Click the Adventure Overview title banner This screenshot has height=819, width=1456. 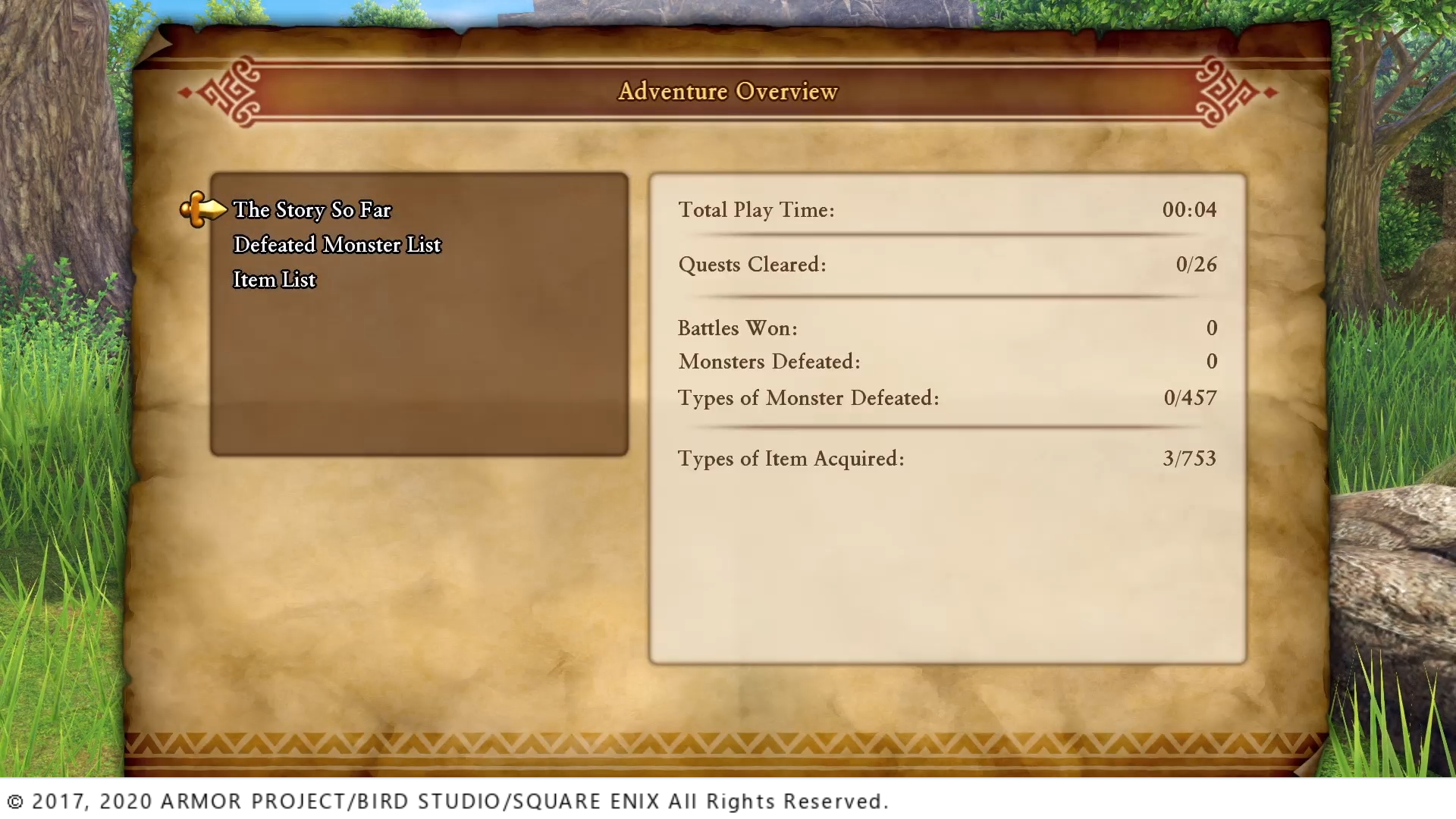coord(728,91)
